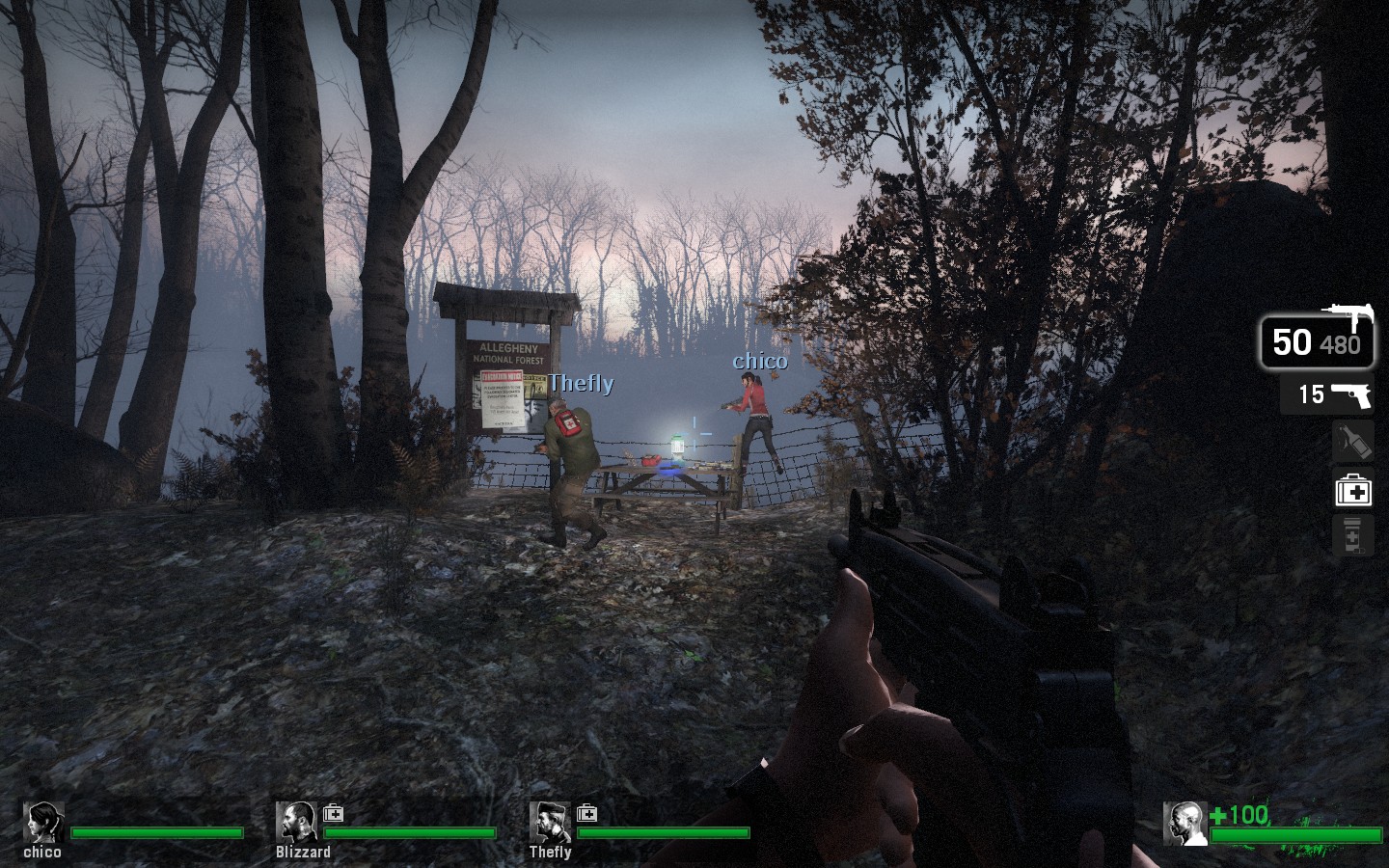Switch to the pistol slot
Viewport: 1389px width, 868px height.
[1327, 394]
